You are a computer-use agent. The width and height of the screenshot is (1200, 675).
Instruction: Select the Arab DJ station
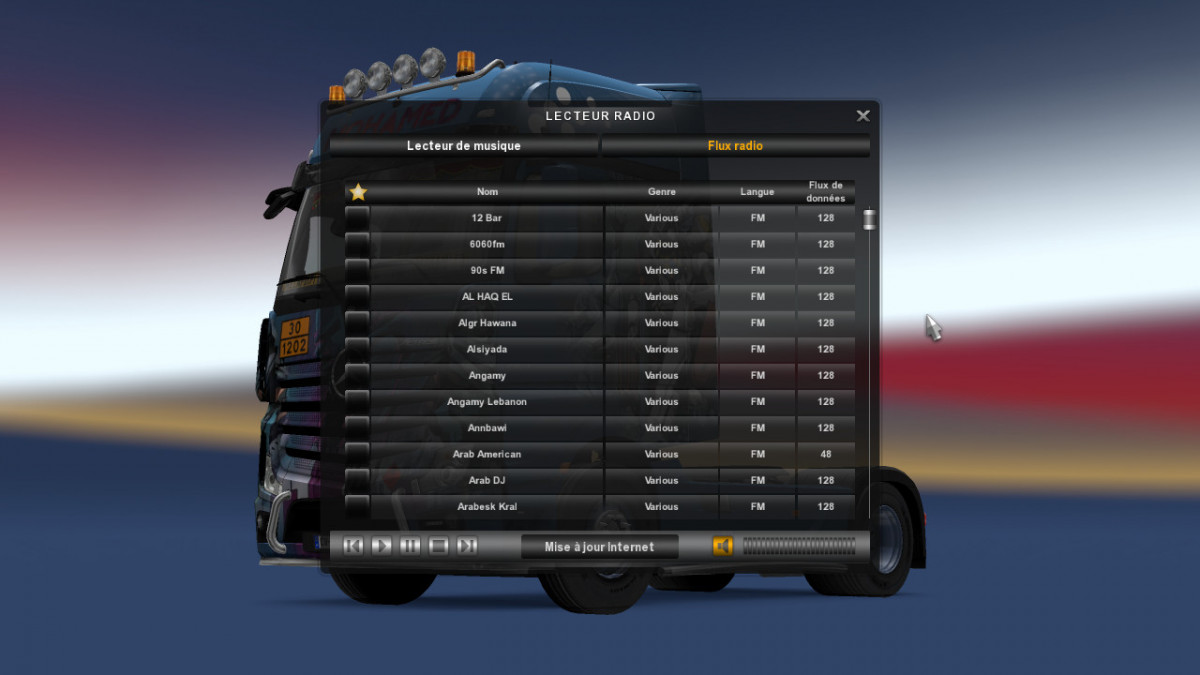(487, 481)
